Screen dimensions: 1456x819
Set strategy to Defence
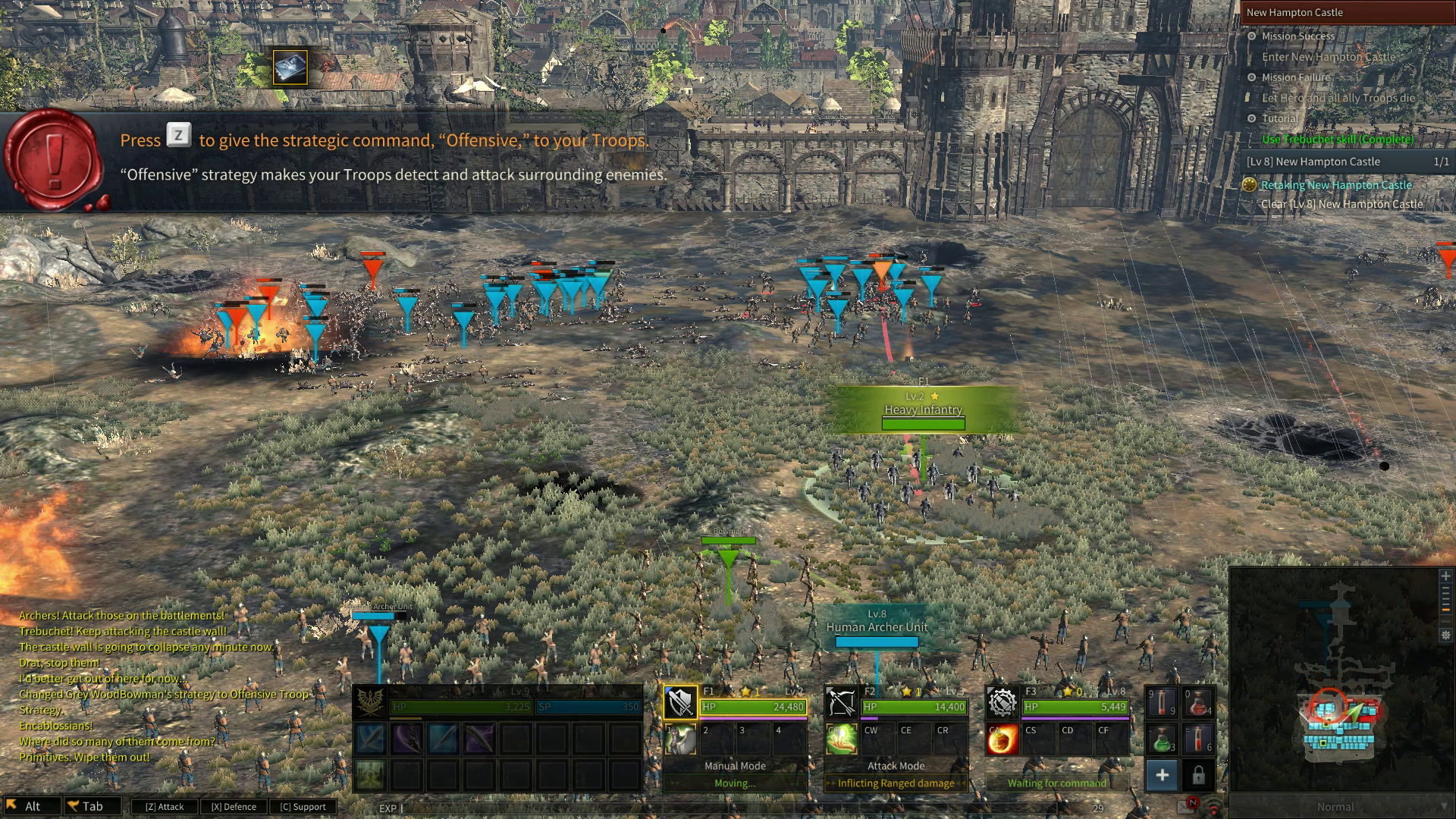[x=234, y=807]
